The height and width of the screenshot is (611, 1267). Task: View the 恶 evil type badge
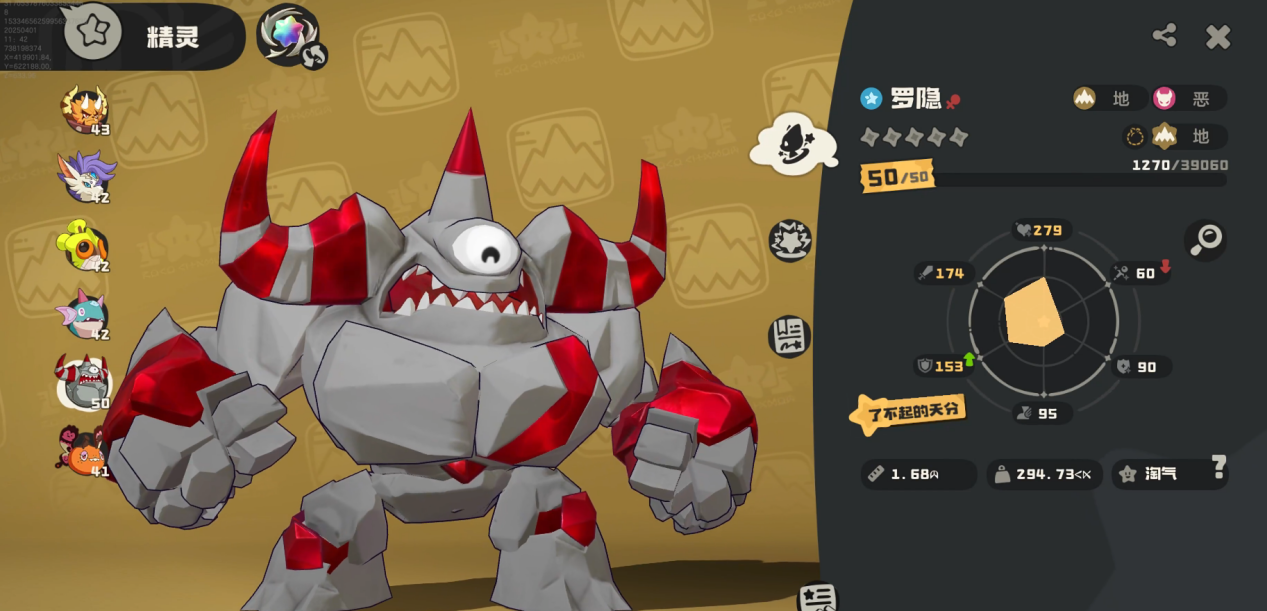pyautogui.click(x=1189, y=98)
